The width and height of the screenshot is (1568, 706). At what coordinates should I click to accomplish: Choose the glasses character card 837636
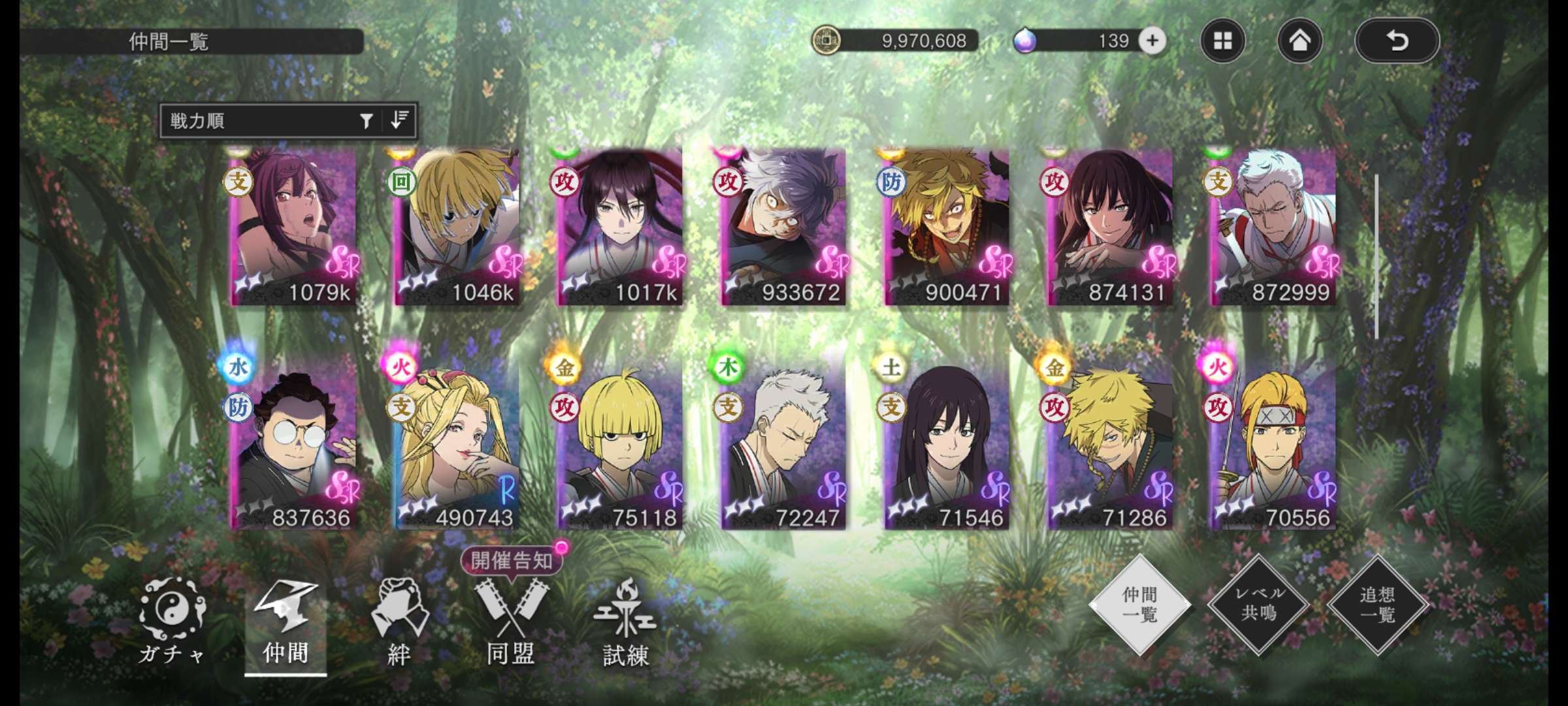click(x=295, y=445)
